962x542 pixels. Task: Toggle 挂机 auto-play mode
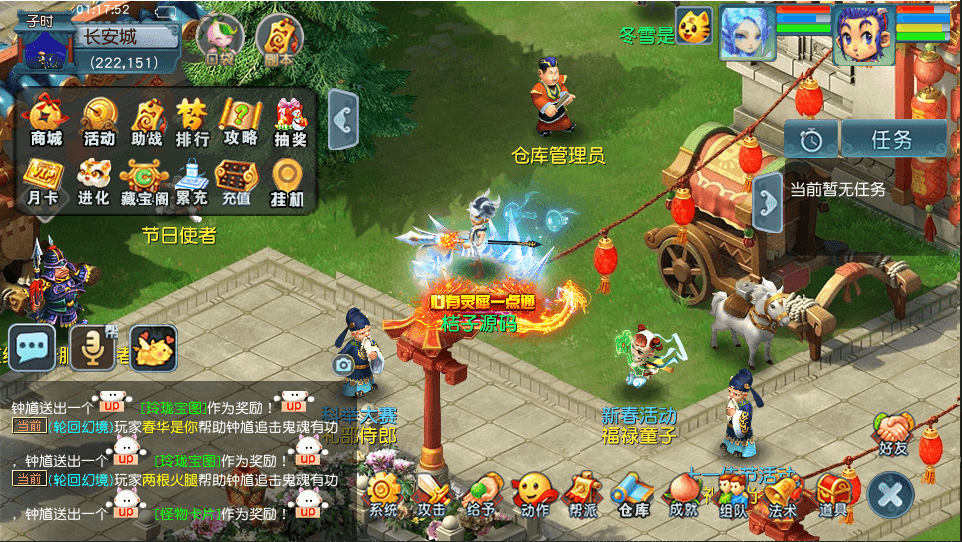click(x=287, y=181)
